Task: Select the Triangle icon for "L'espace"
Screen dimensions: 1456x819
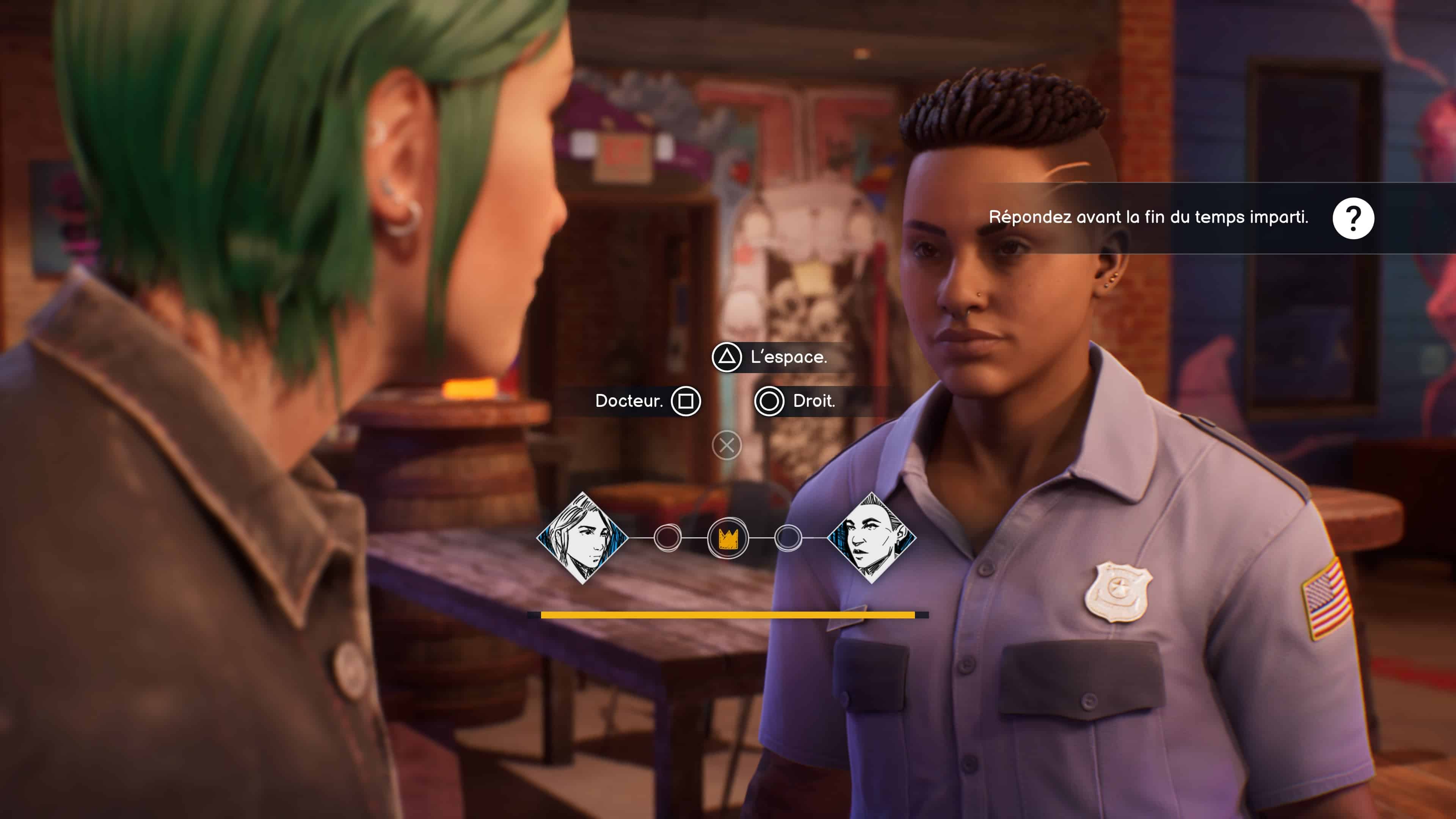Action: pyautogui.click(x=728, y=357)
